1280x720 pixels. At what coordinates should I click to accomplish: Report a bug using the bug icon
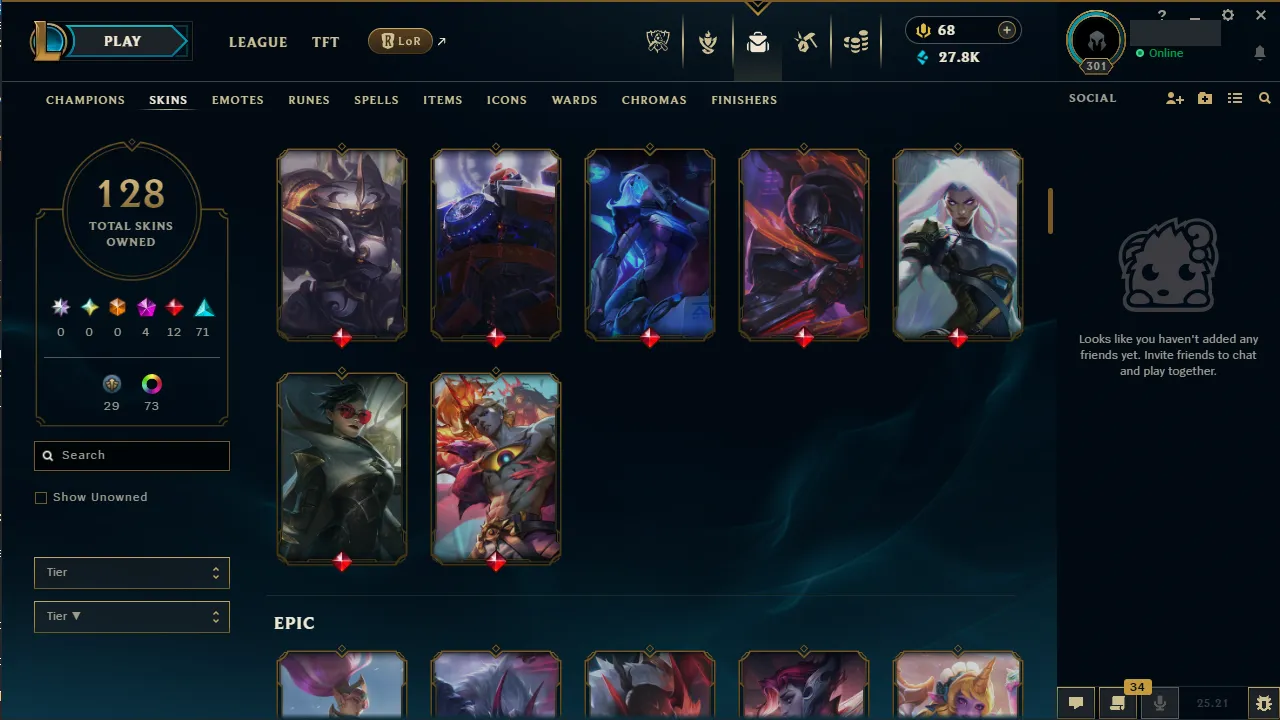(x=1263, y=705)
